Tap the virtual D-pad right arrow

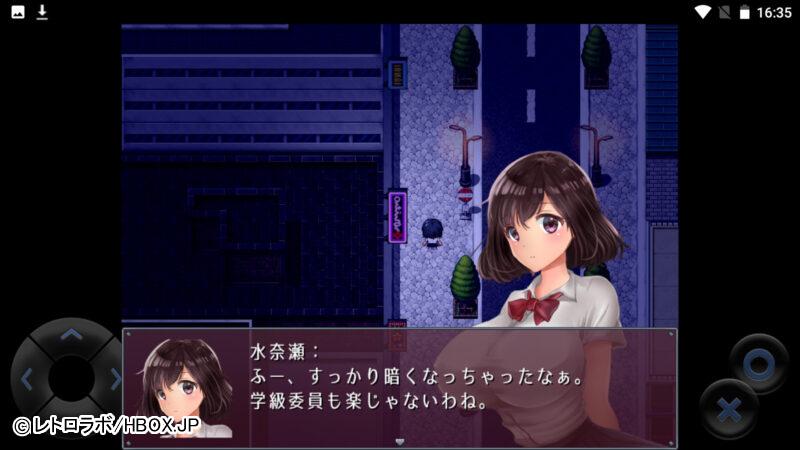click(x=114, y=379)
